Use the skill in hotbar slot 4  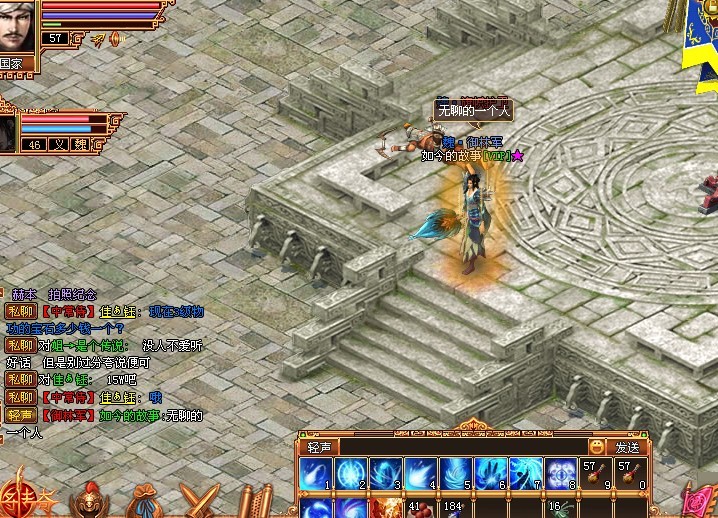[420, 473]
